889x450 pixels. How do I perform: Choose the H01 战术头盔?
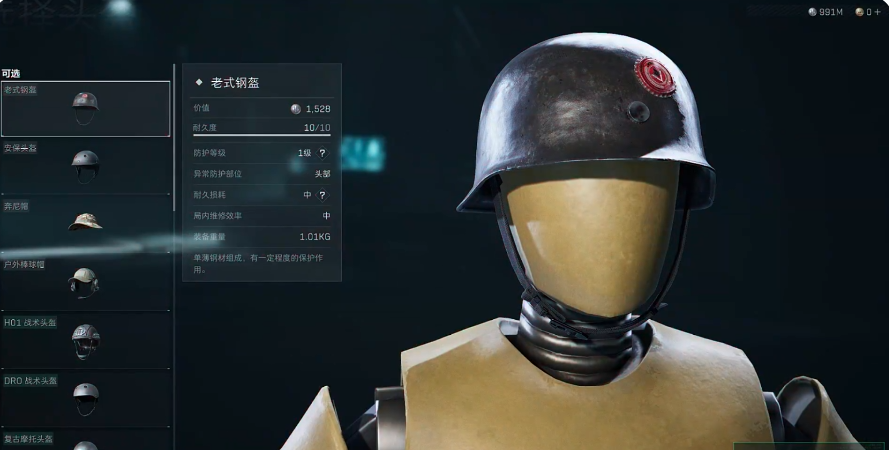pos(85,340)
